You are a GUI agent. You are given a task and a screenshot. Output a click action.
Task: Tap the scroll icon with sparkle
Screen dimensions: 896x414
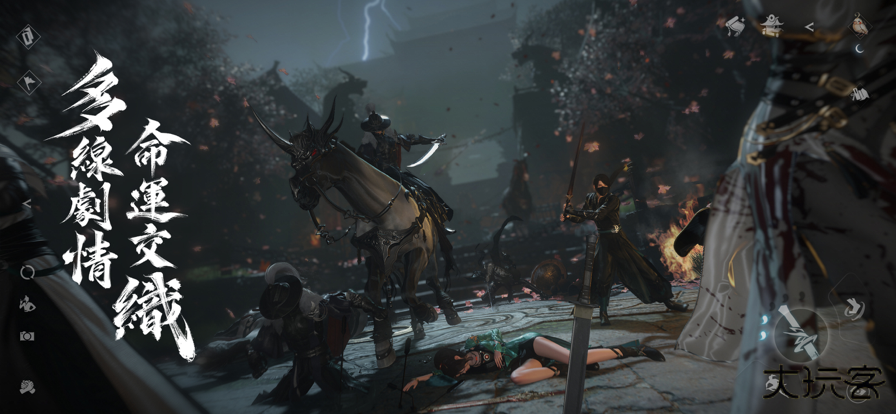pyautogui.click(x=735, y=25)
